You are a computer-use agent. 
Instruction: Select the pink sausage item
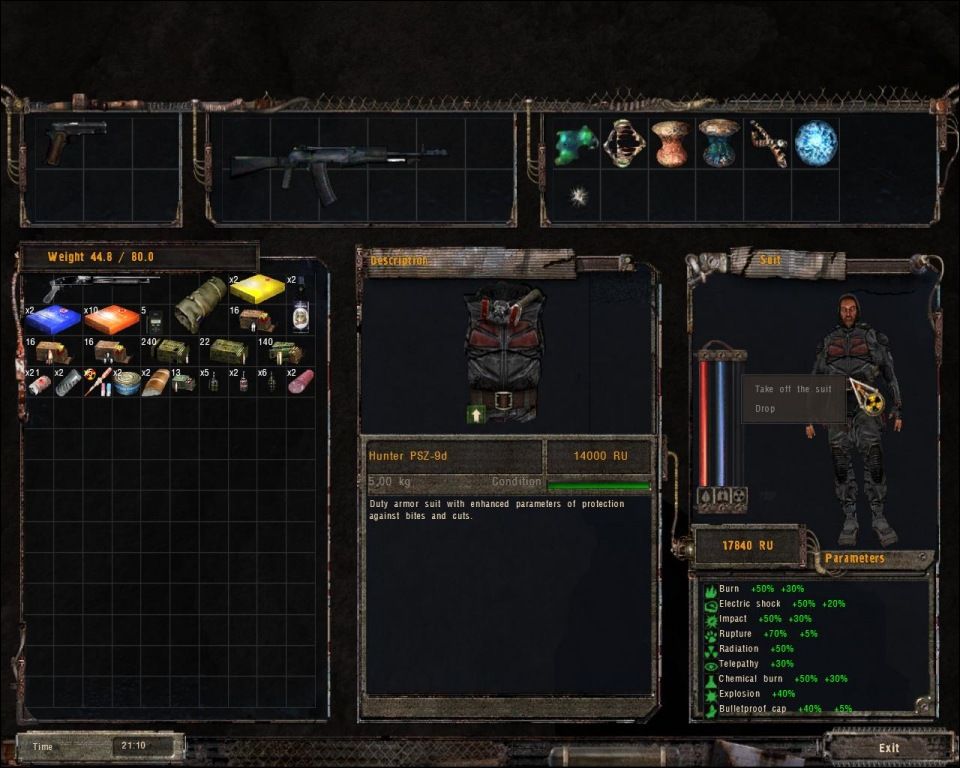(x=300, y=382)
